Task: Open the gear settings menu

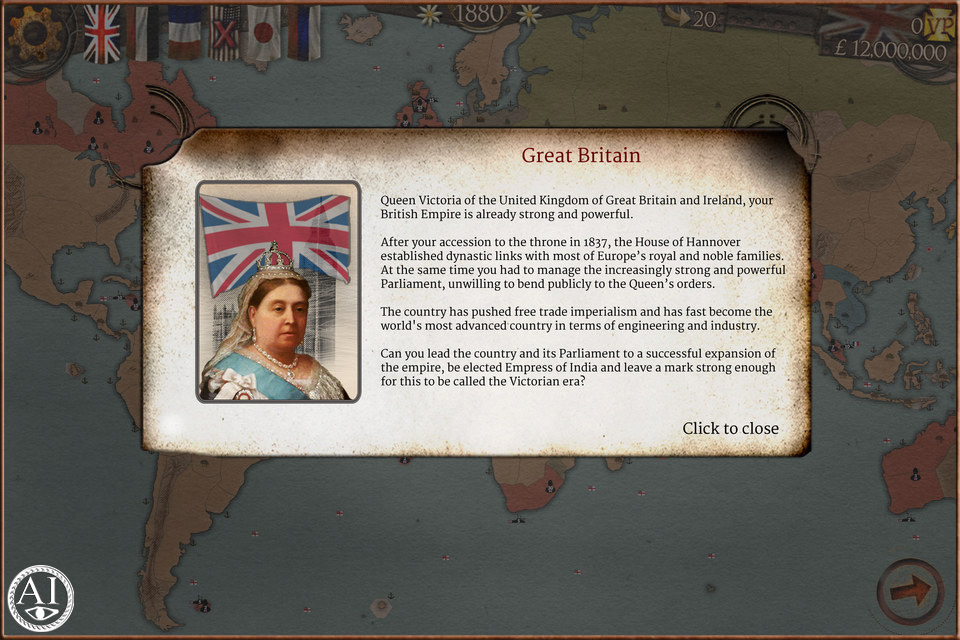Action: [x=32, y=34]
